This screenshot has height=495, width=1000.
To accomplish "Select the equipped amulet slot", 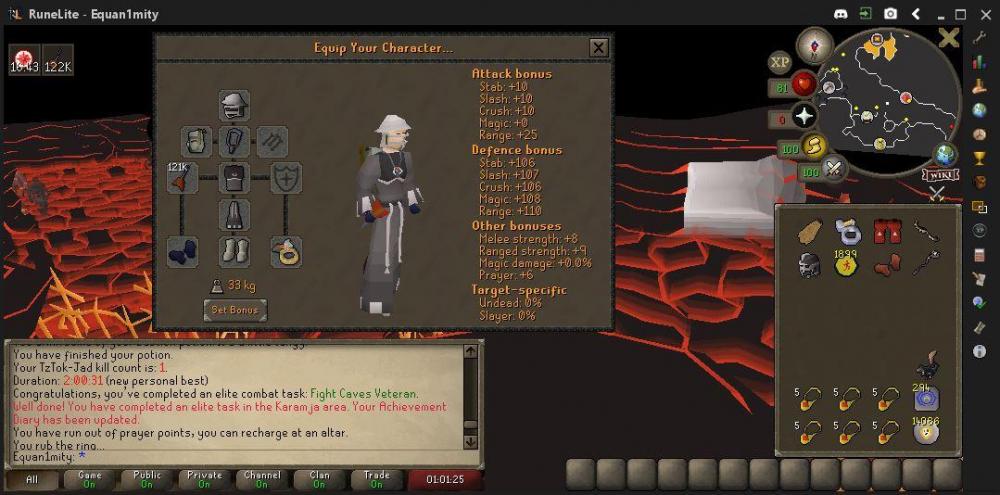I will pyautogui.click(x=234, y=141).
